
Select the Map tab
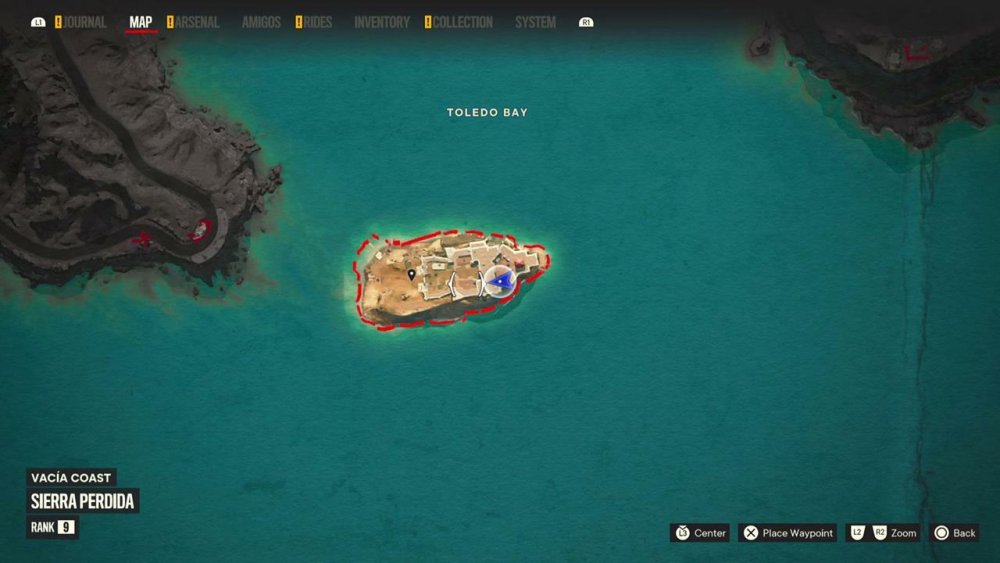coord(141,22)
